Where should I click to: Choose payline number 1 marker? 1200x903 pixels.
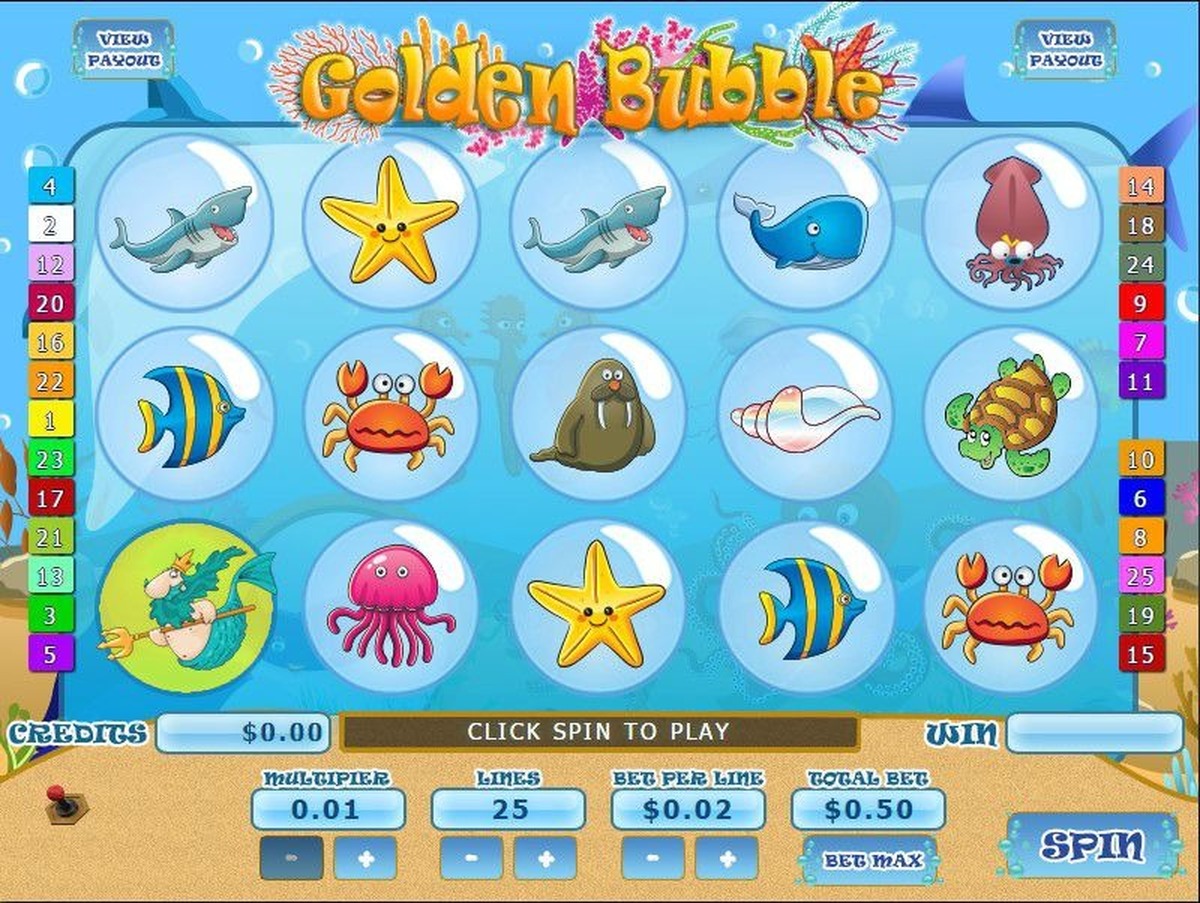(x=51, y=419)
